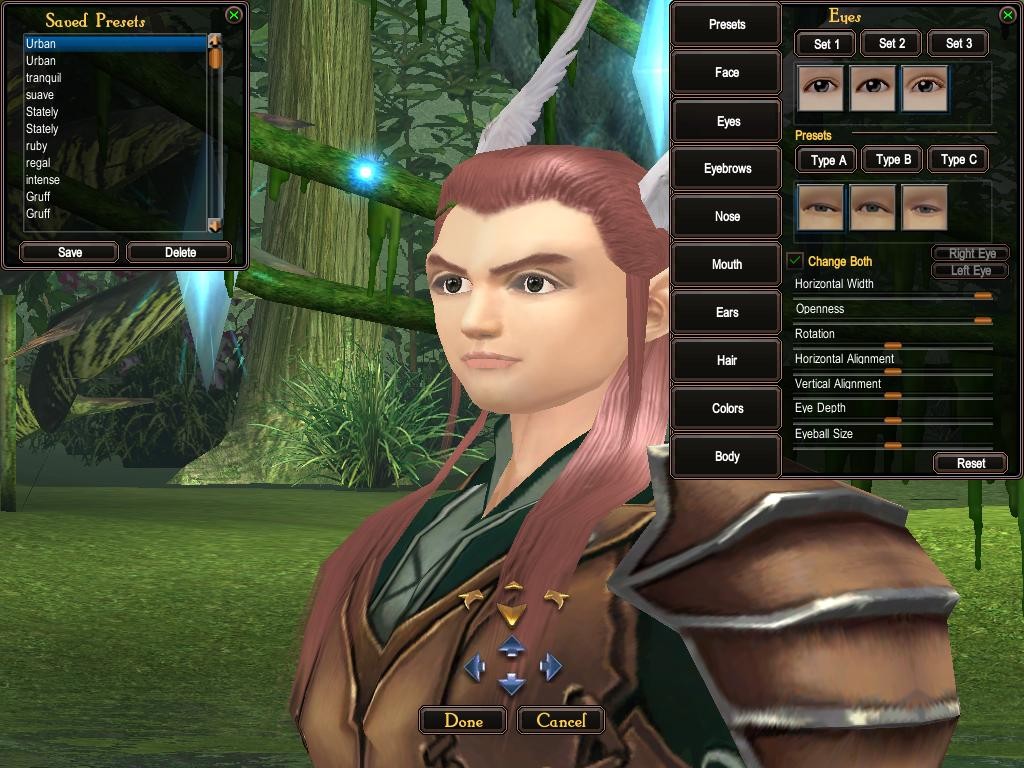Go to the Hair category
The width and height of the screenshot is (1024, 768).
click(727, 360)
